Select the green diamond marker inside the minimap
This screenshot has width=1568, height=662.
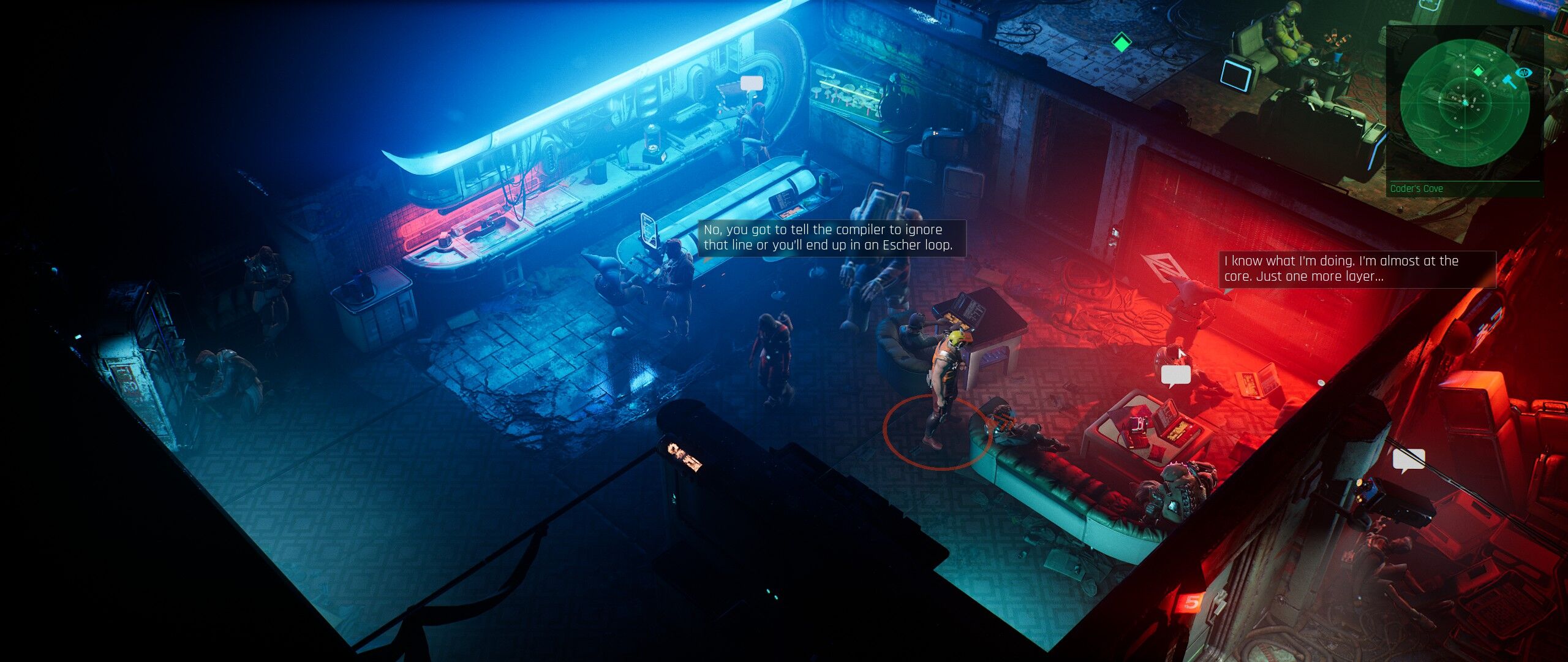click(1478, 71)
